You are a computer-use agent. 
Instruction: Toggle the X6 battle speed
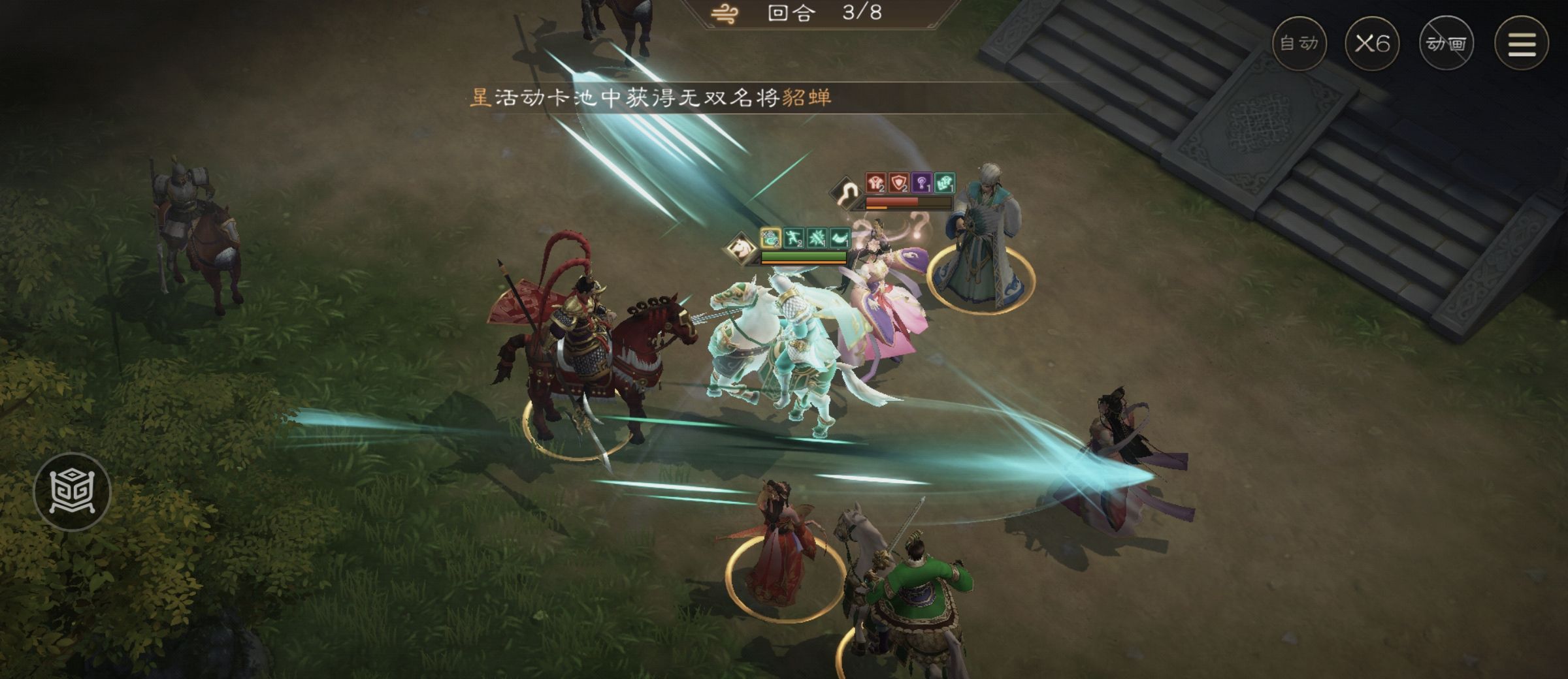(x=1373, y=42)
